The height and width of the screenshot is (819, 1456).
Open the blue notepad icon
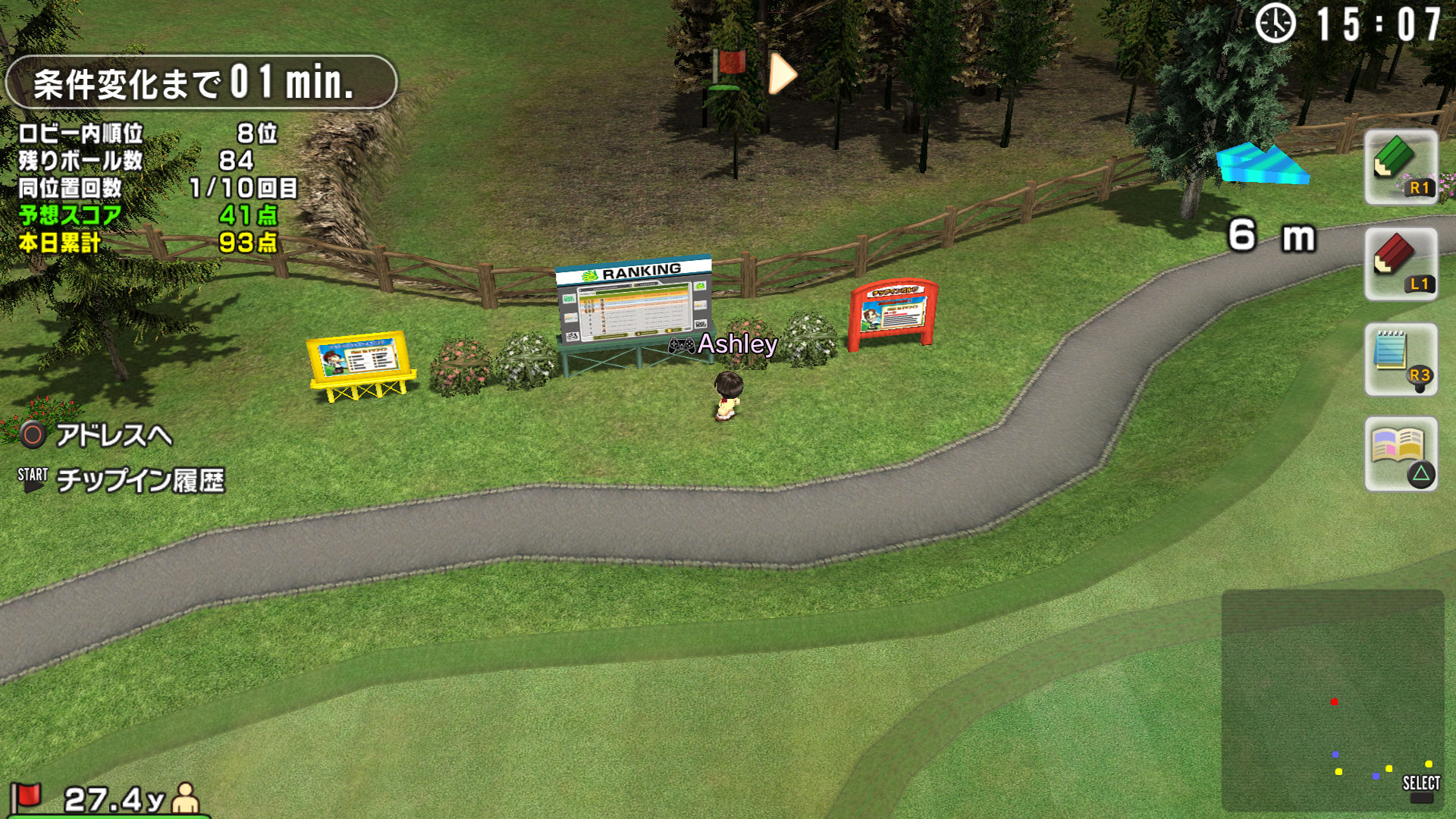pos(1400,359)
